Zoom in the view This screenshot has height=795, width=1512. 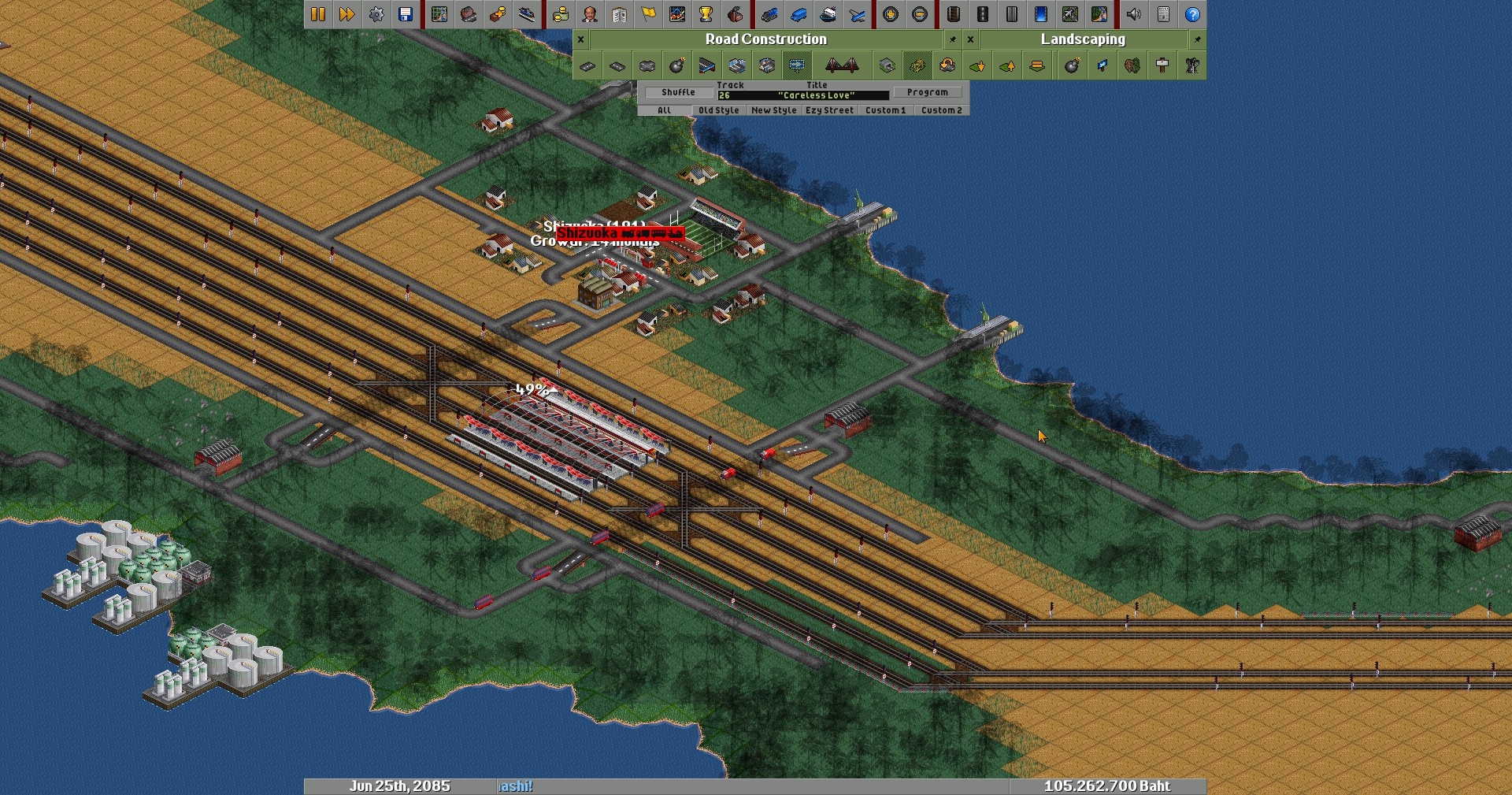point(890,14)
